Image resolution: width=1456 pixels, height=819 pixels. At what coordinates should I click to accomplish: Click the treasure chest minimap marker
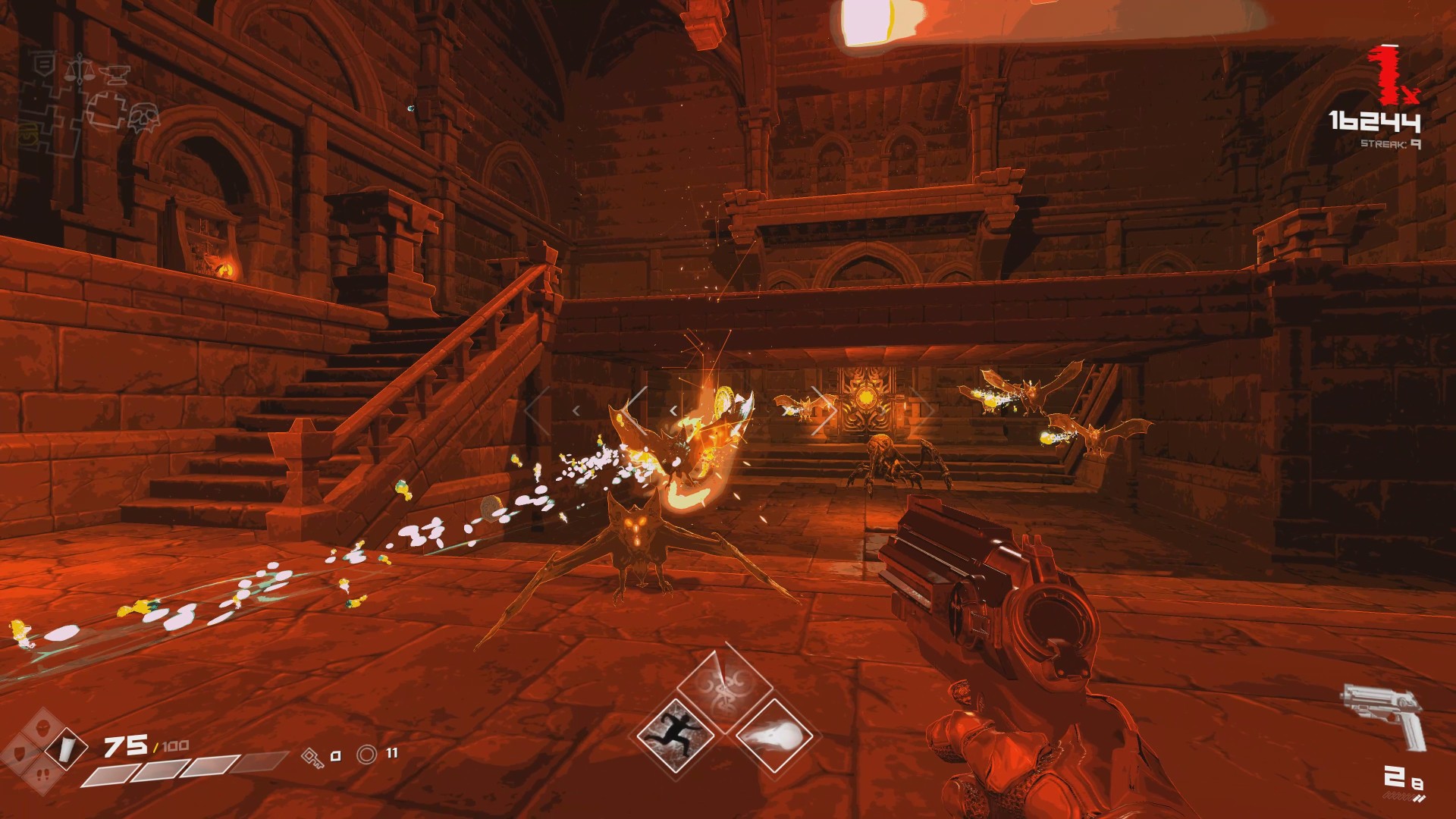(x=29, y=136)
